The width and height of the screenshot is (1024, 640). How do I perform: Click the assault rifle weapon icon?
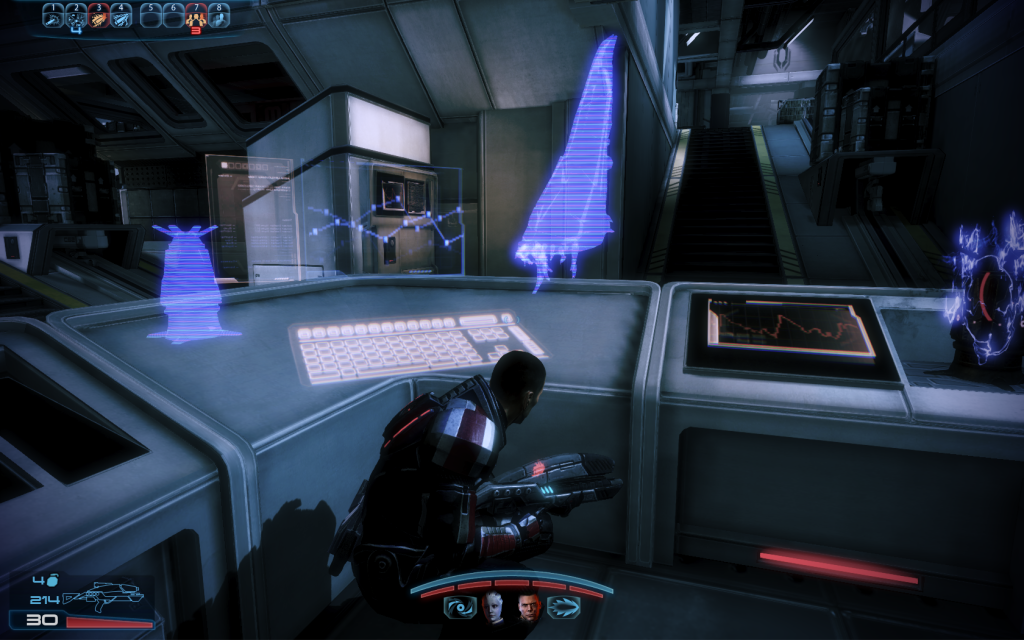pyautogui.click(x=100, y=597)
